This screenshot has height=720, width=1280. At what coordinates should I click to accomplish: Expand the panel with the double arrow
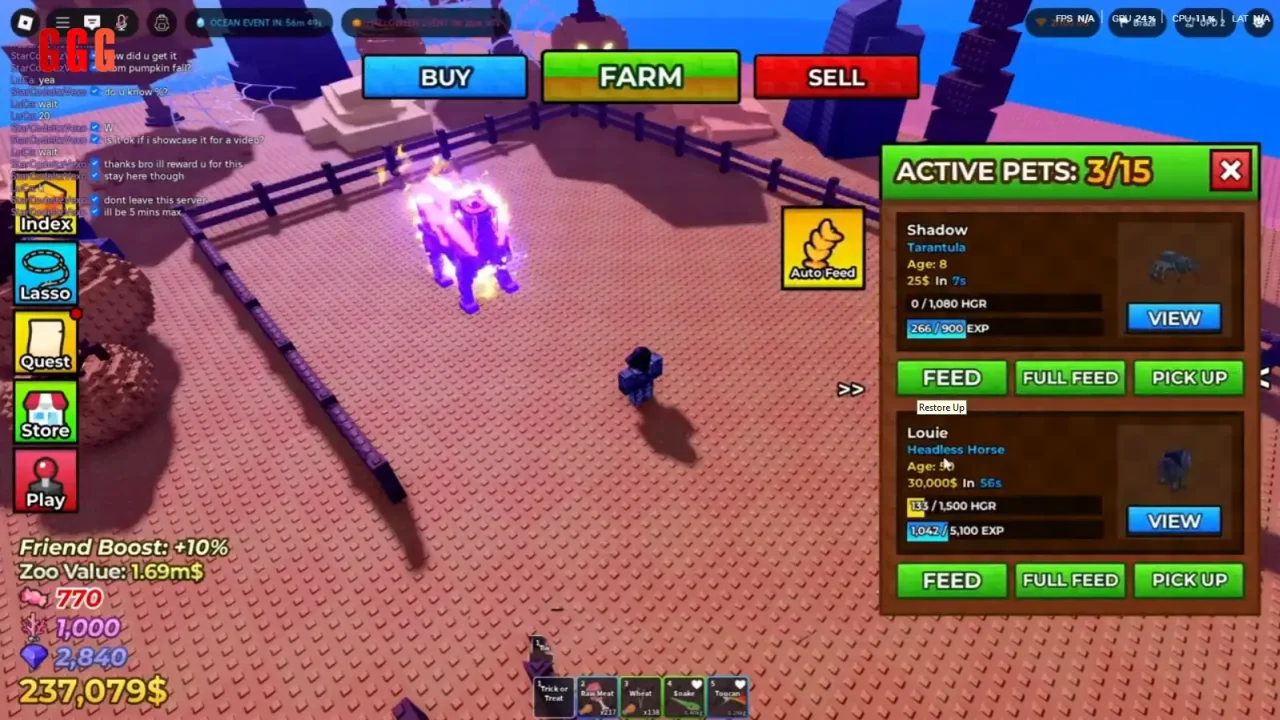pyautogui.click(x=851, y=389)
